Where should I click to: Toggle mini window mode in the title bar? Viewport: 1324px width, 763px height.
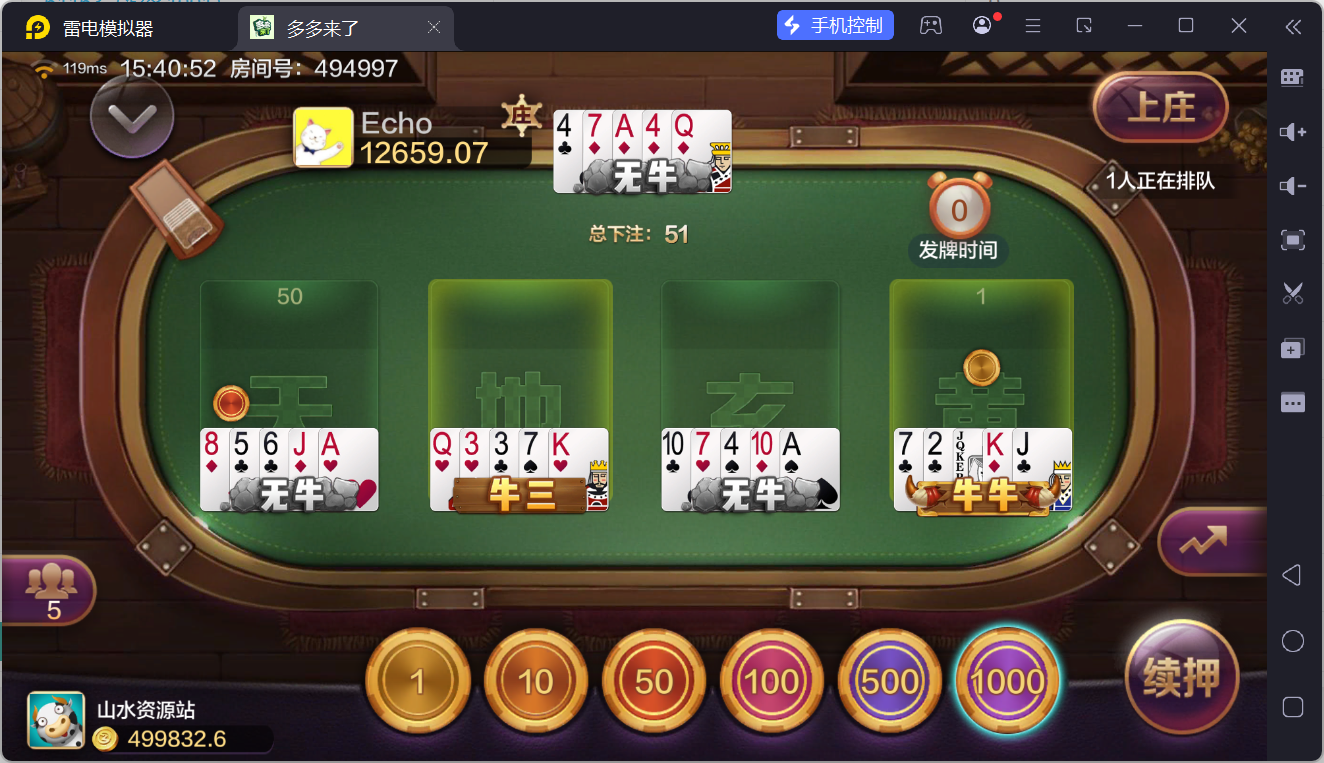1084,25
